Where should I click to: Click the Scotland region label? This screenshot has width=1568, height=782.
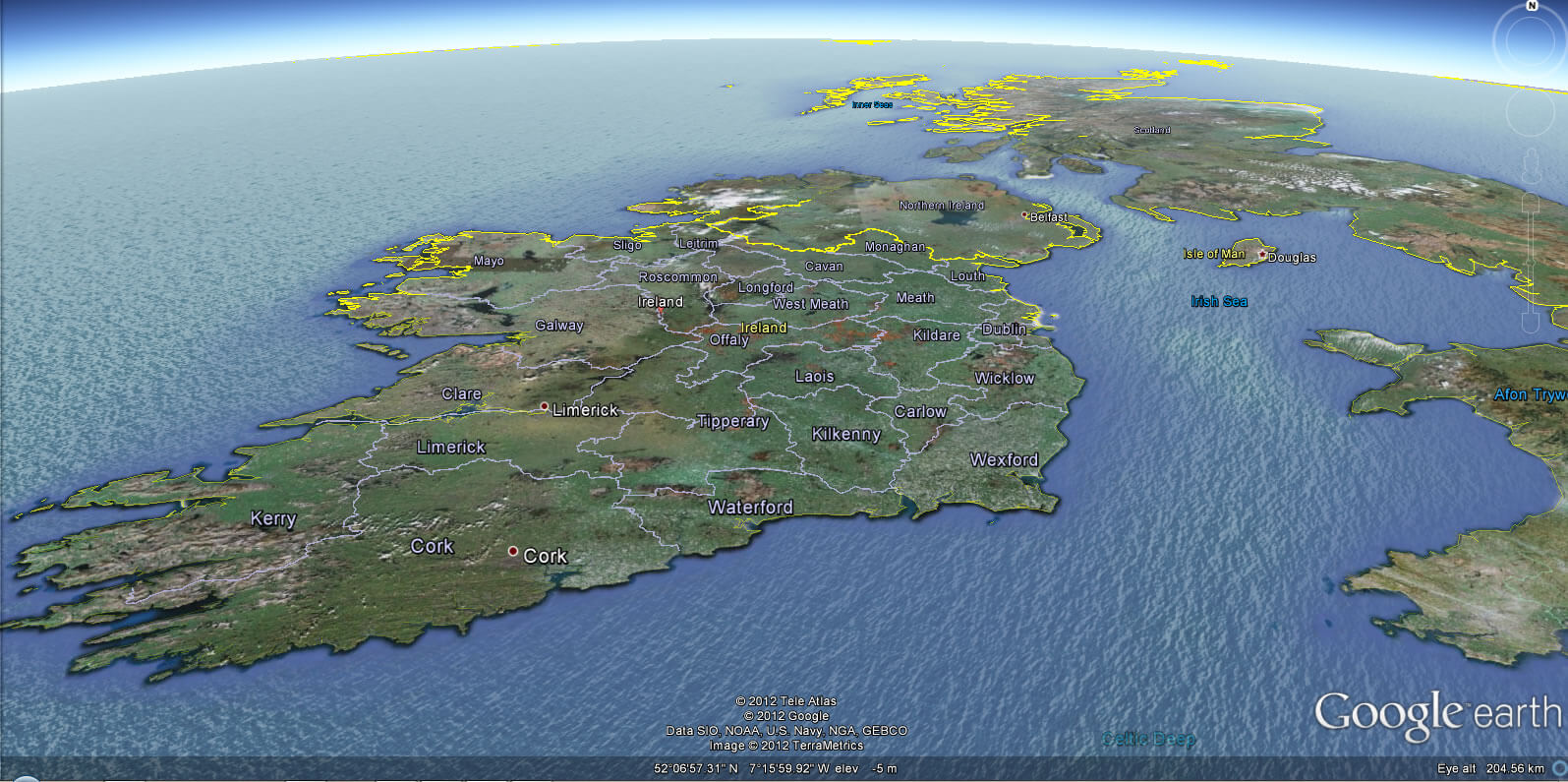point(1152,129)
